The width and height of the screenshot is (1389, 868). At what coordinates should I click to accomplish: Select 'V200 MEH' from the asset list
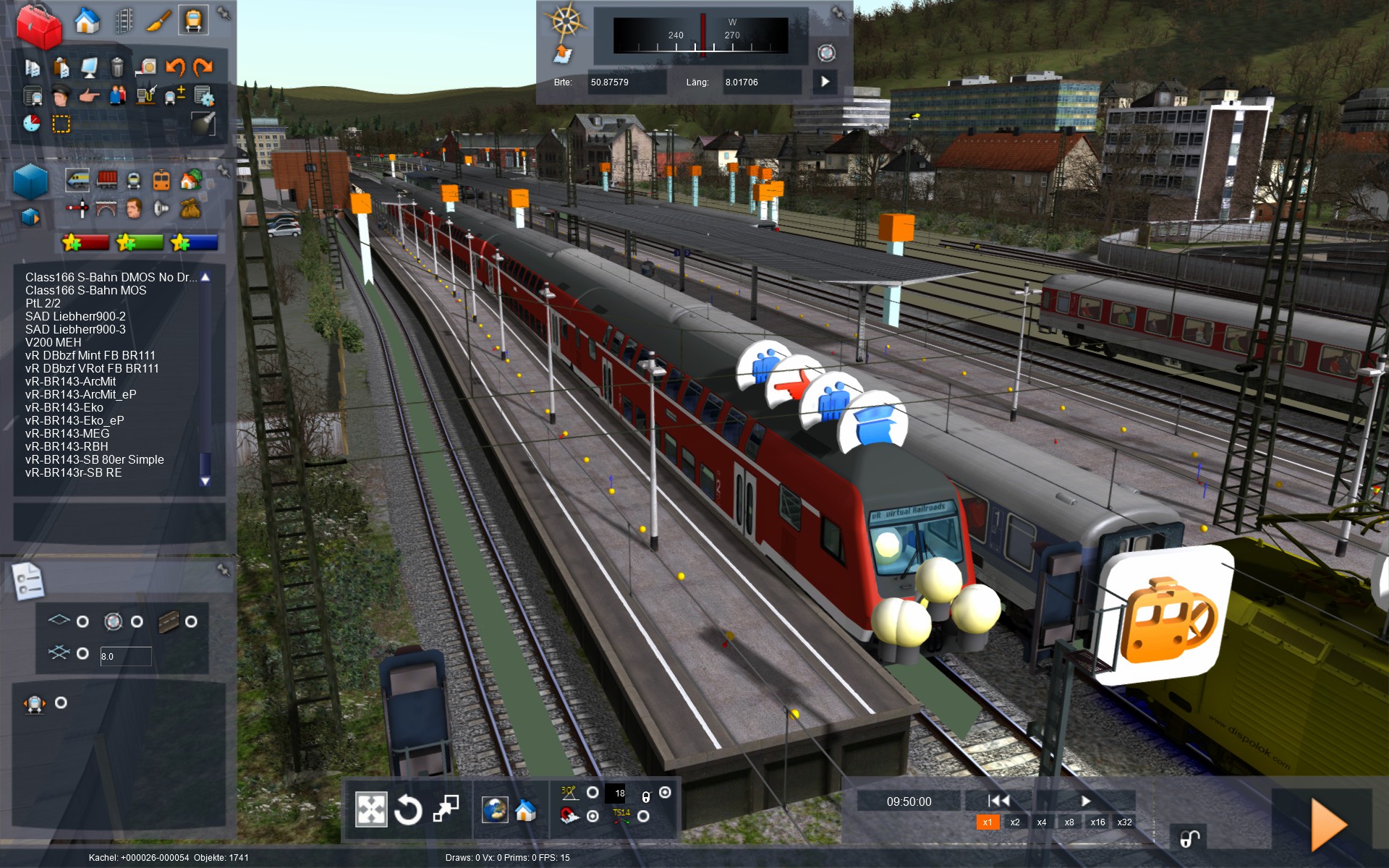(x=54, y=342)
